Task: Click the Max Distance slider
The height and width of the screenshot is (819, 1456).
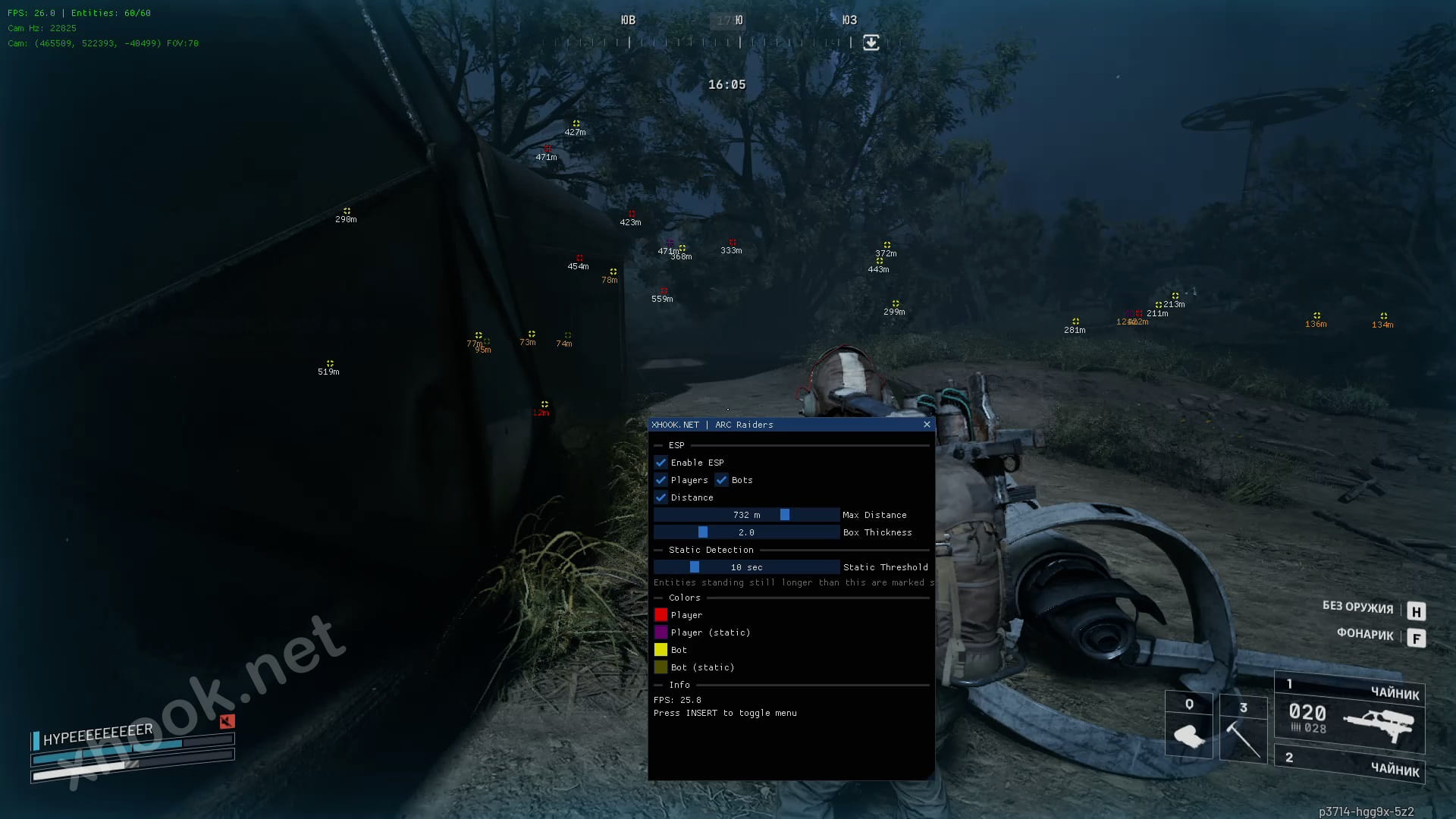Action: tap(746, 515)
